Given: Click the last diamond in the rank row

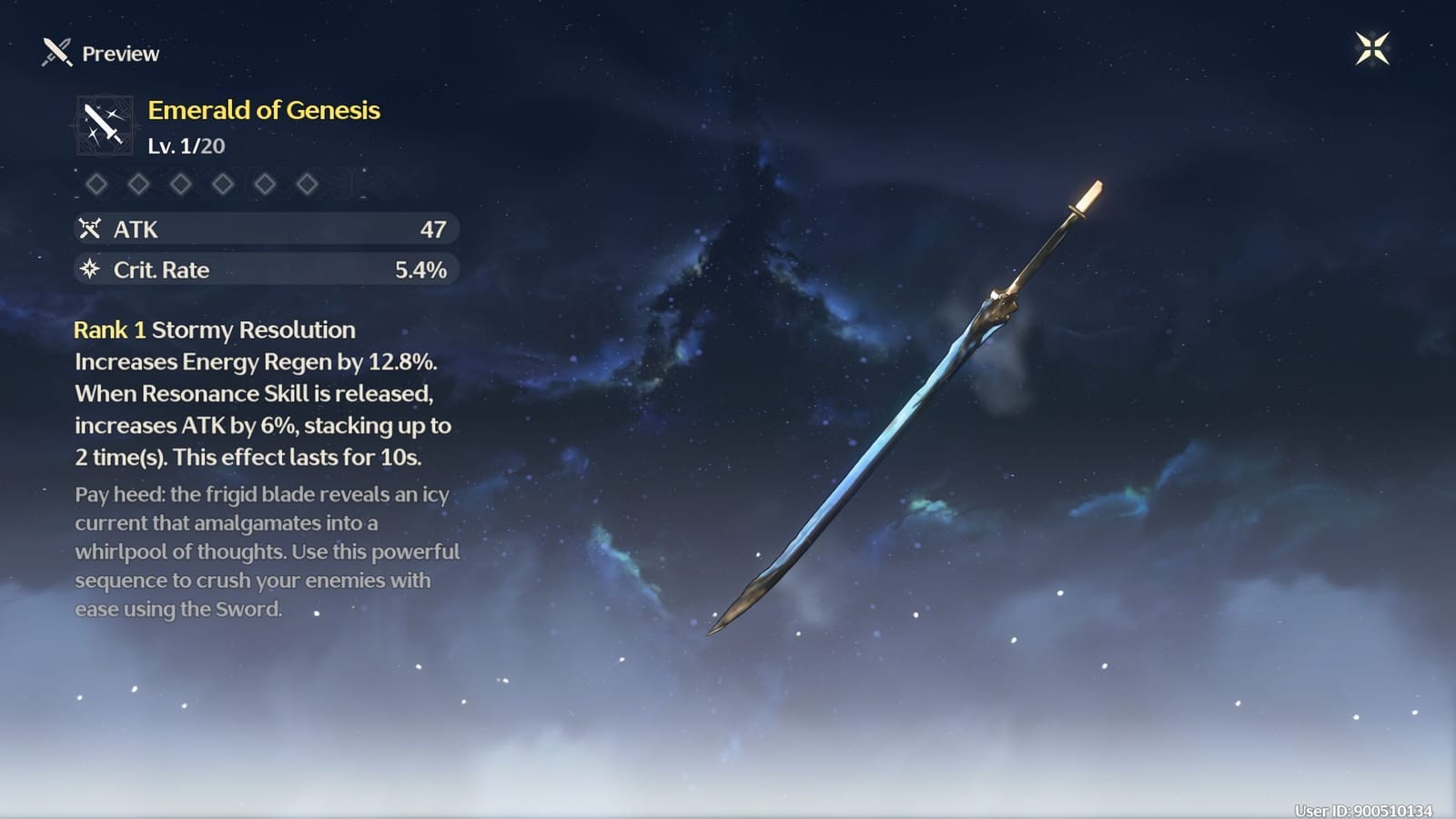Looking at the screenshot, I should 307,185.
